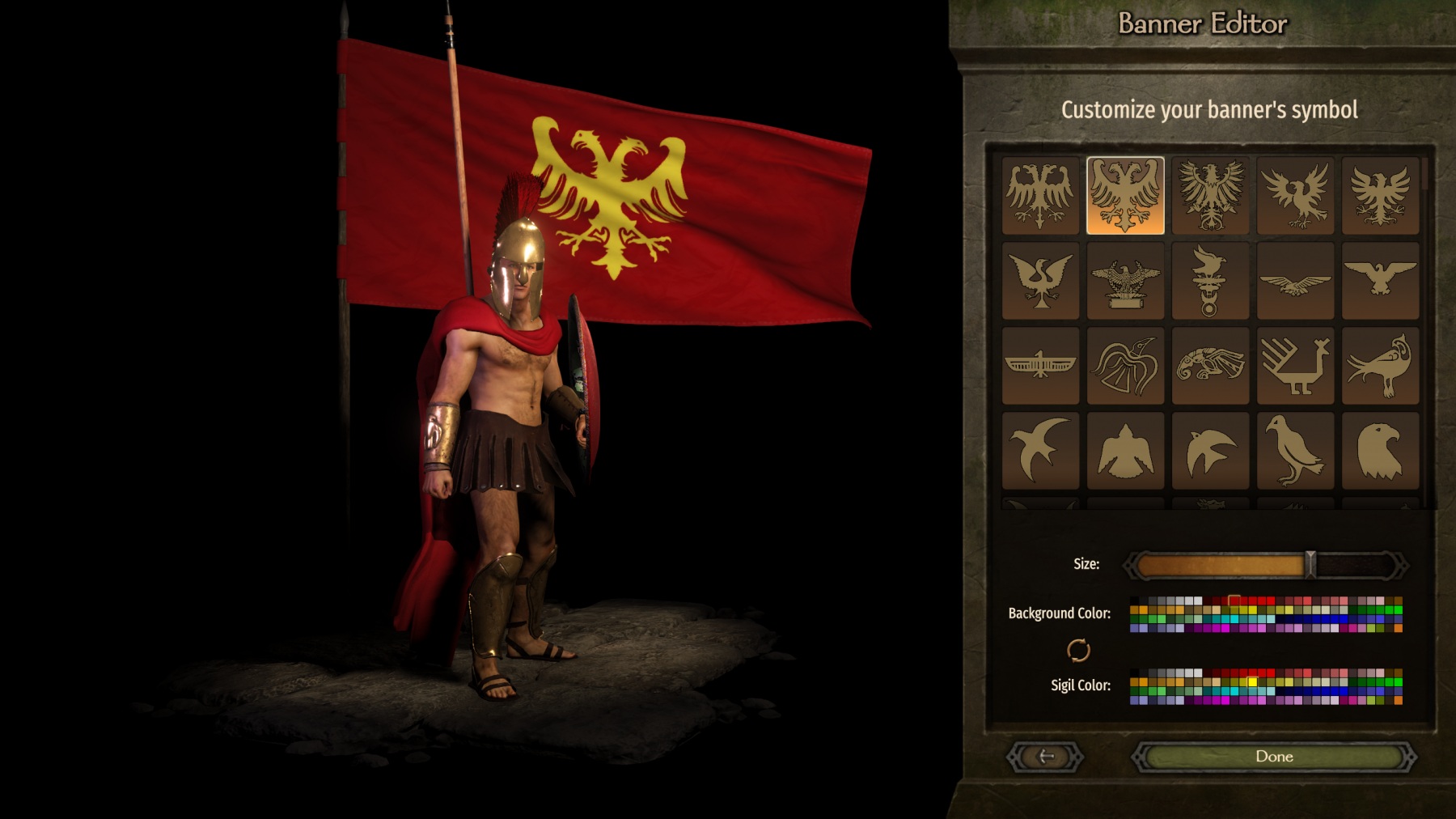Go back using the left arrow button
Viewport: 1456px width, 819px height.
click(1045, 757)
